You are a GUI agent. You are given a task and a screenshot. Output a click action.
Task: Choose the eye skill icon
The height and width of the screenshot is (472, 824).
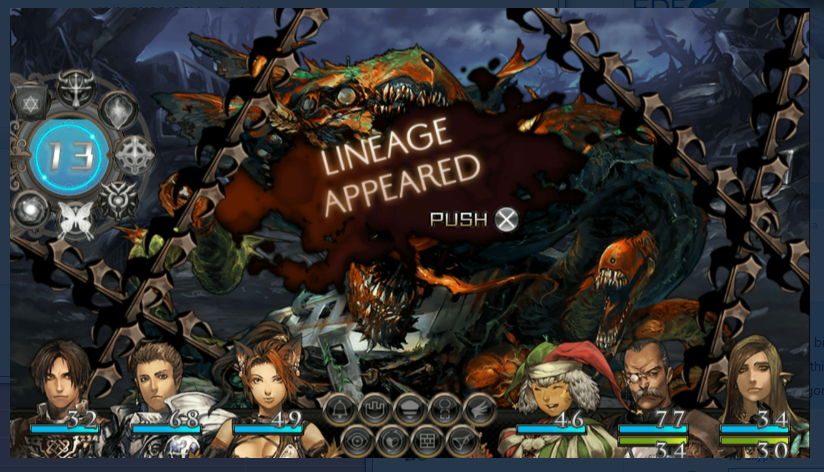(x=356, y=439)
